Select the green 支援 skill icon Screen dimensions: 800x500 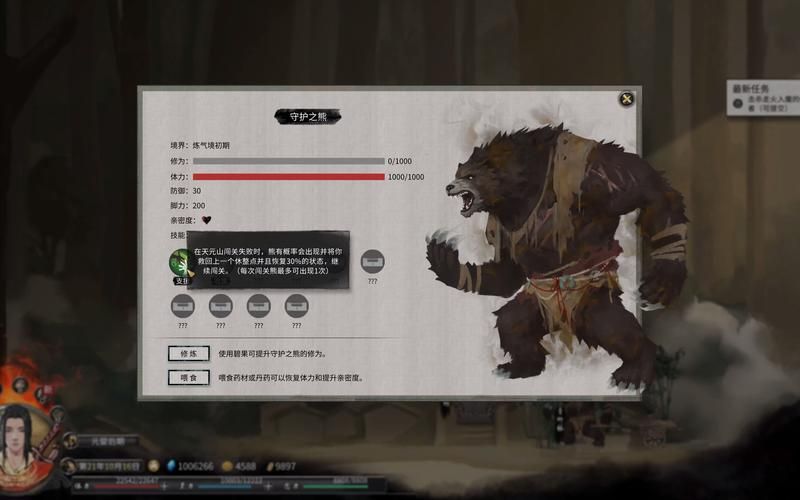tap(181, 262)
